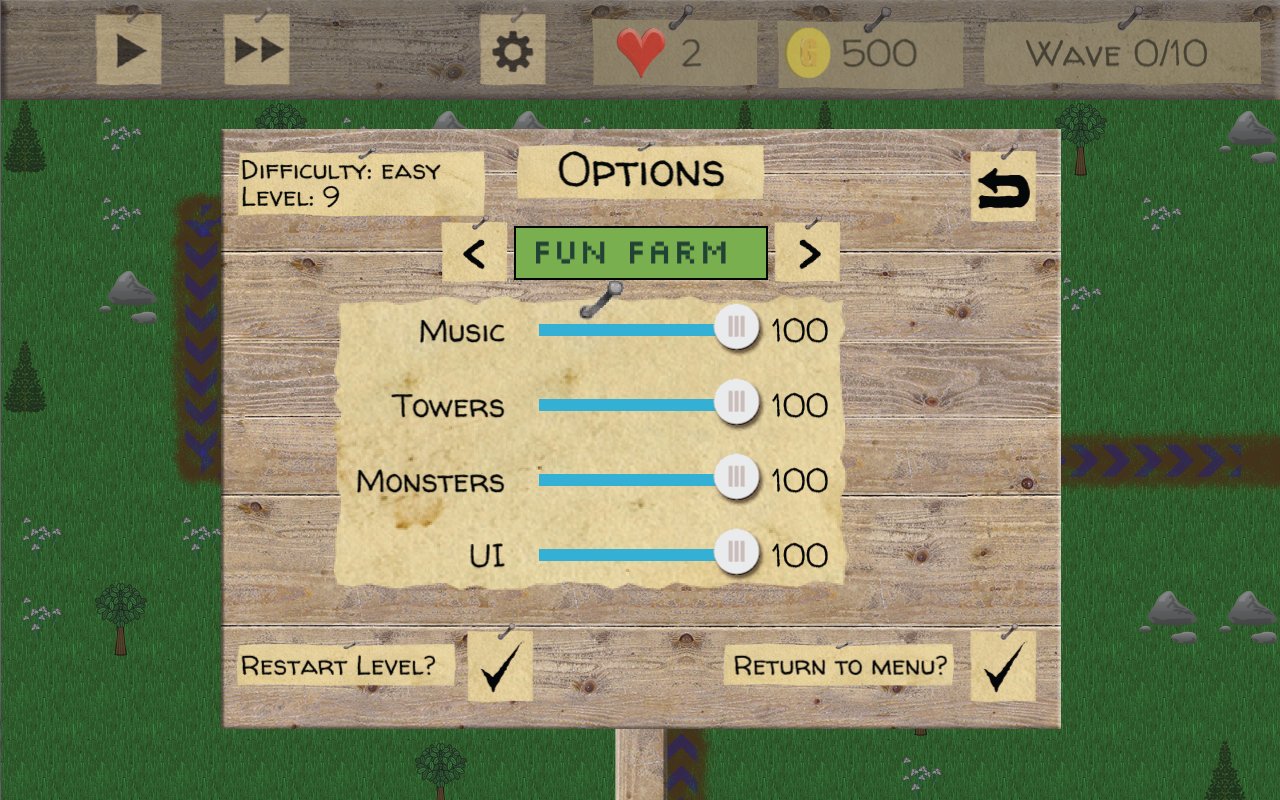This screenshot has width=1280, height=800.
Task: Switch to the previous music track
Action: click(x=474, y=254)
